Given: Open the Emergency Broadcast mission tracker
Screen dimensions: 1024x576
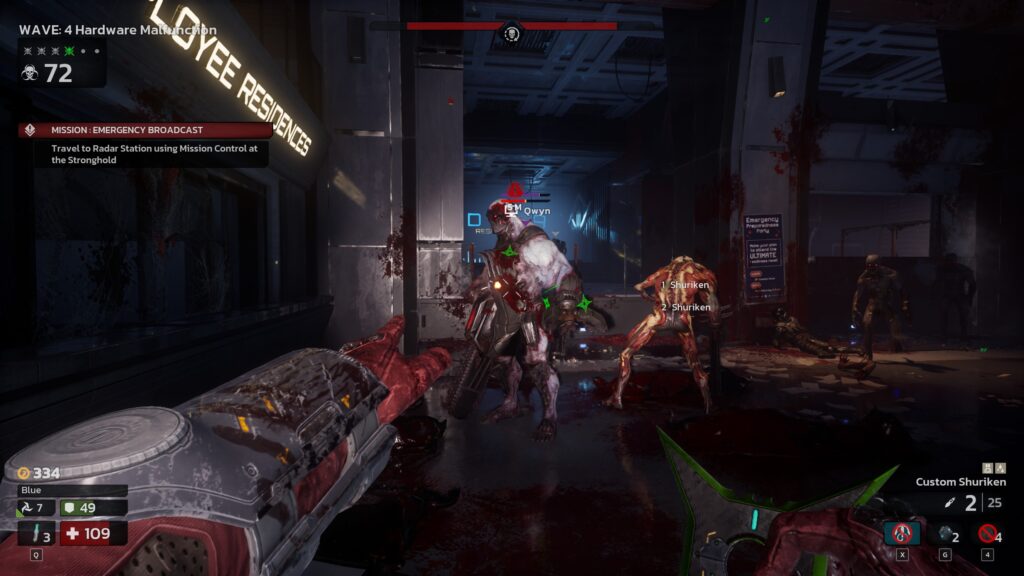Looking at the screenshot, I should coord(145,130).
